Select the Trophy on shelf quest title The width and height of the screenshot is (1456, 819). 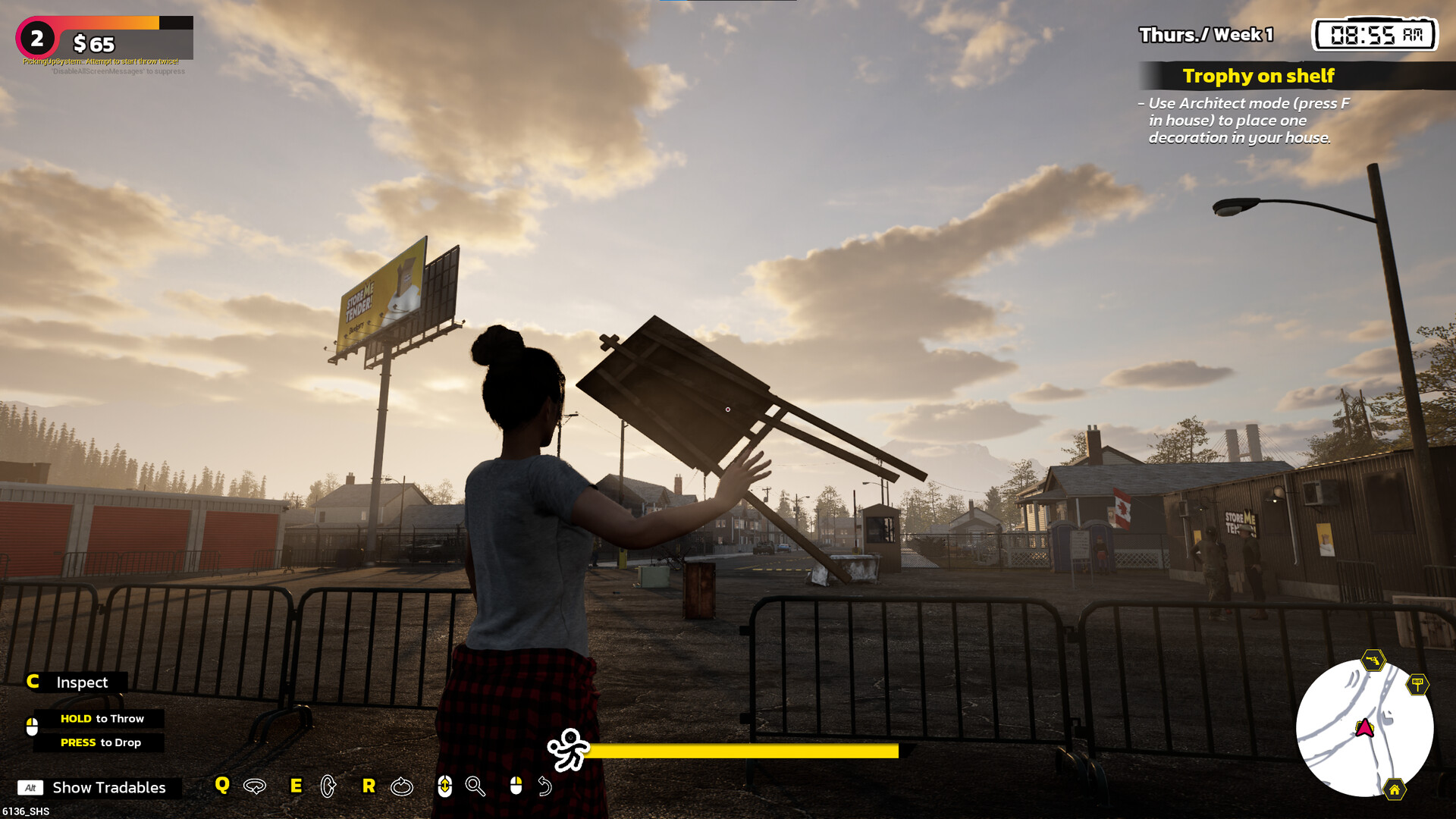(x=1258, y=76)
